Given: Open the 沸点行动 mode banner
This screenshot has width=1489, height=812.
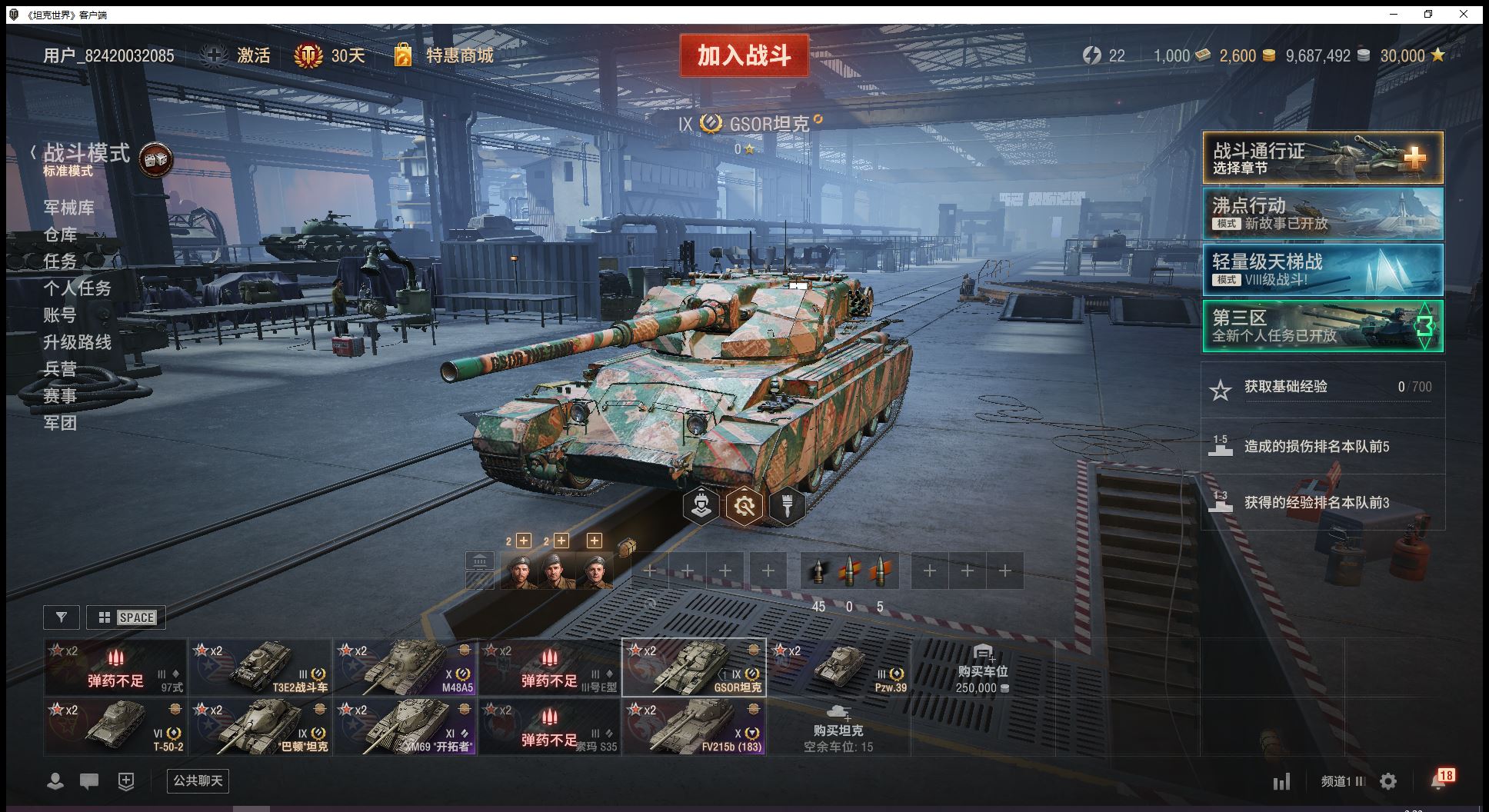Looking at the screenshot, I should point(1322,214).
